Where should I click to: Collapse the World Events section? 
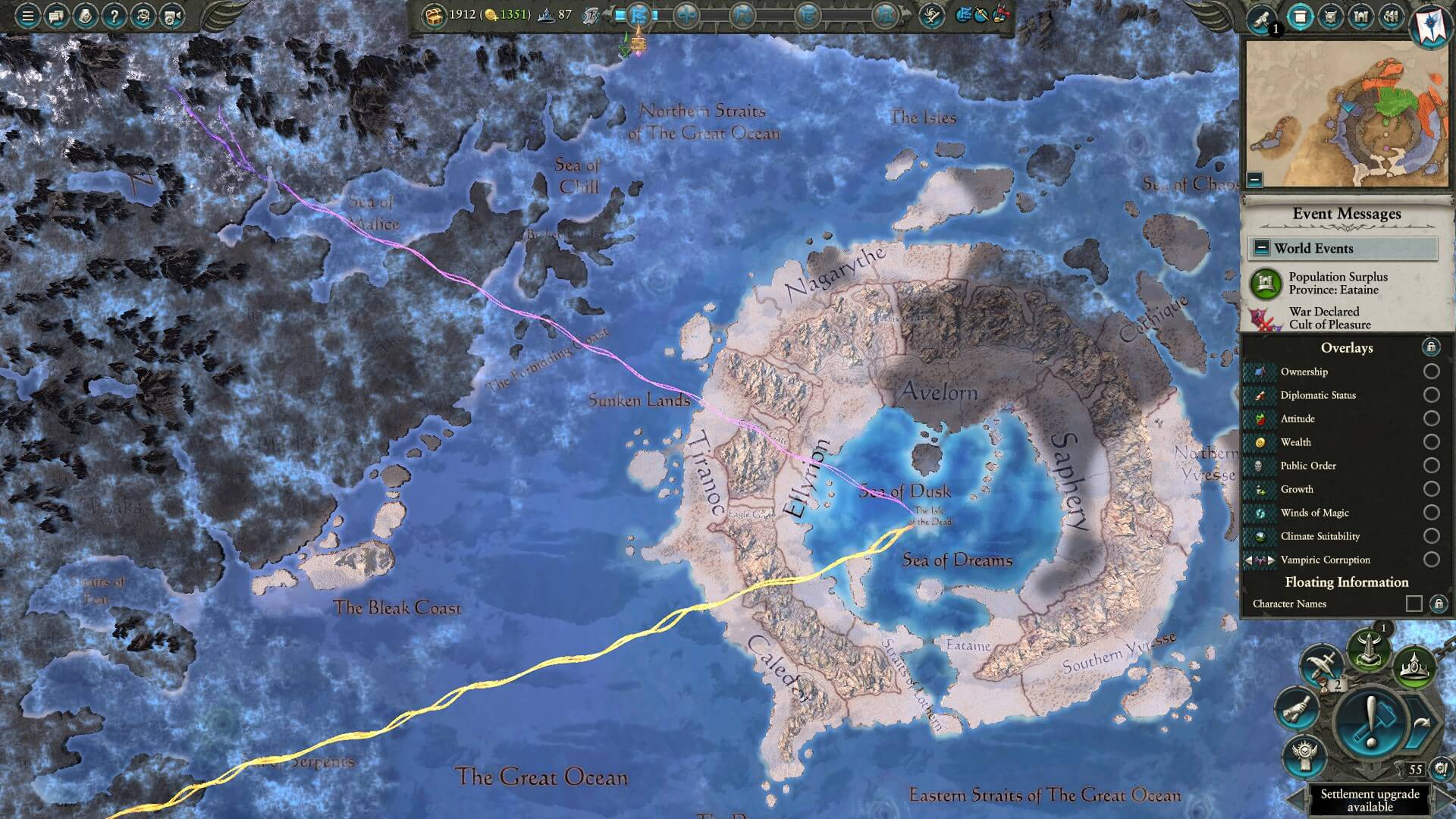coord(1261,248)
